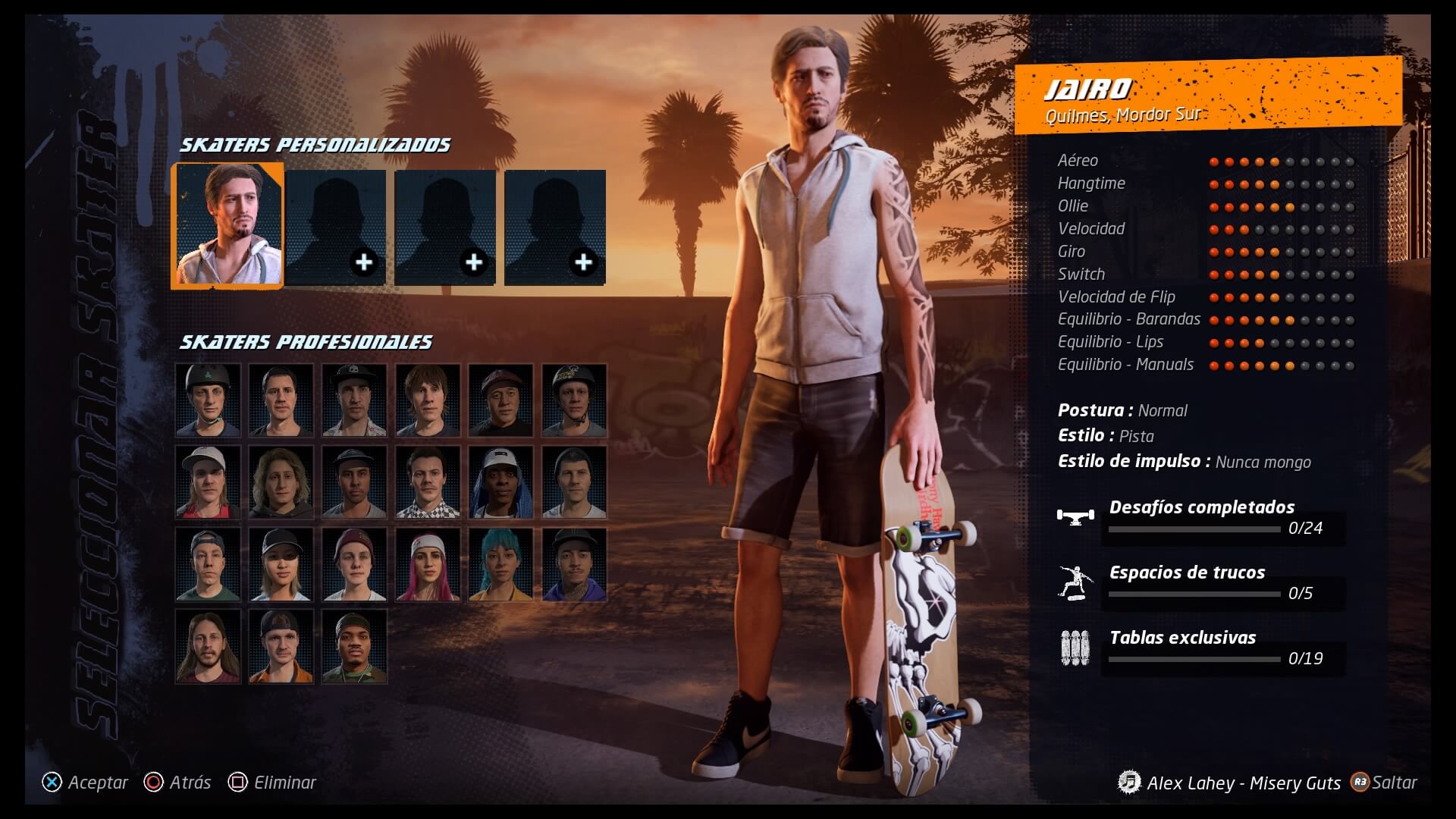This screenshot has height=819, width=1456.
Task: Select the skater with pink hair and white cap
Action: 428,564
